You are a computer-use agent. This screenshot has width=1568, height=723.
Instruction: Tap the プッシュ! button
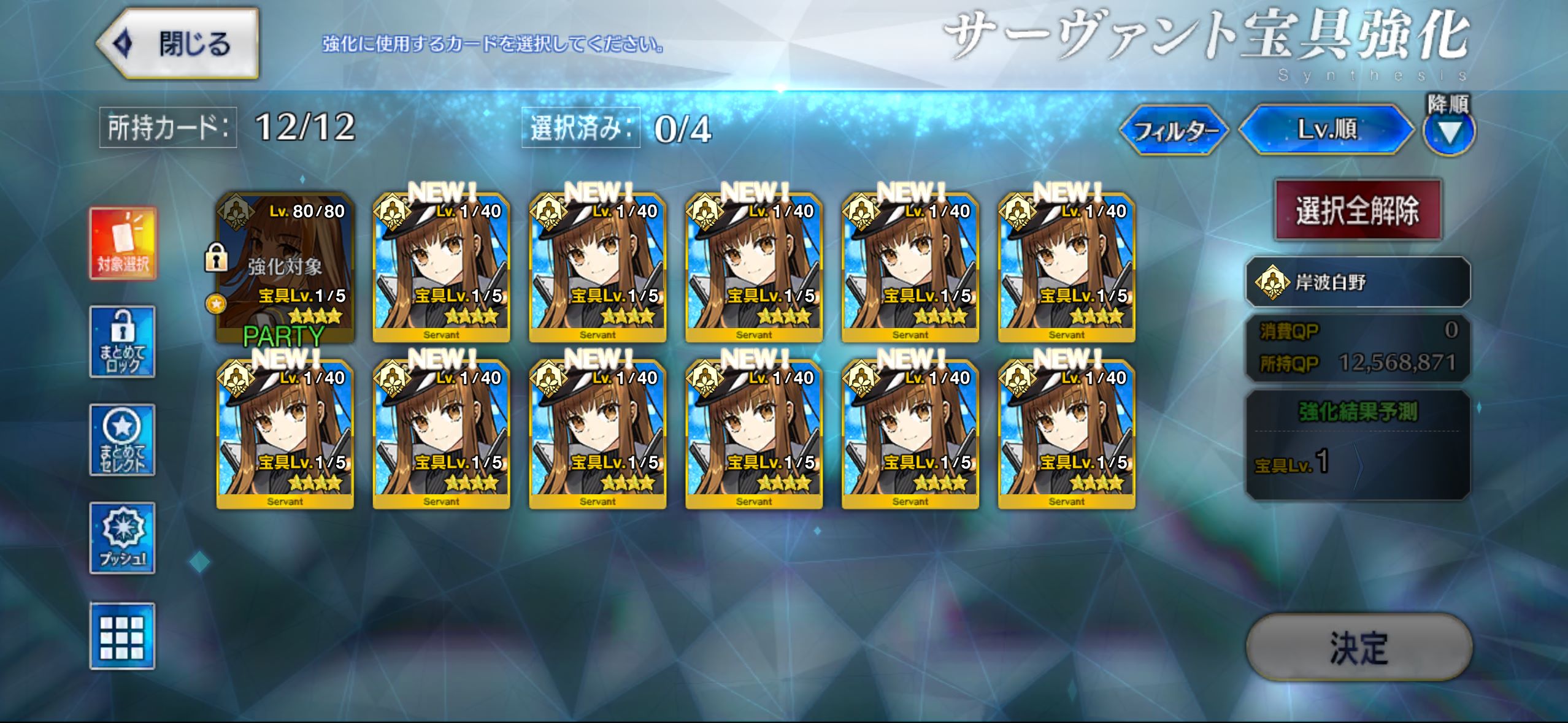tap(123, 538)
